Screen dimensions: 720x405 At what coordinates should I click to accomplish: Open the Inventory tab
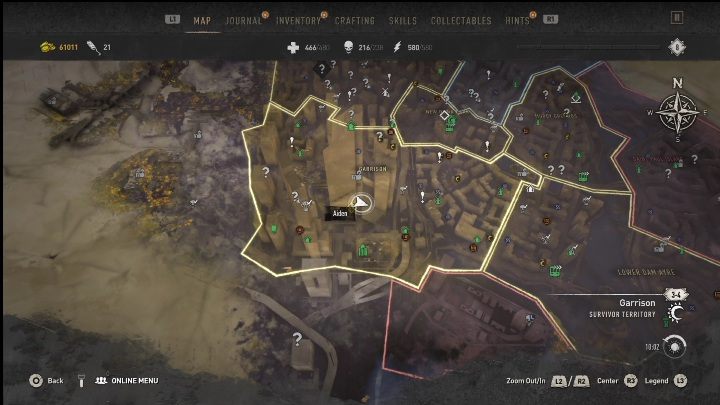[x=298, y=20]
